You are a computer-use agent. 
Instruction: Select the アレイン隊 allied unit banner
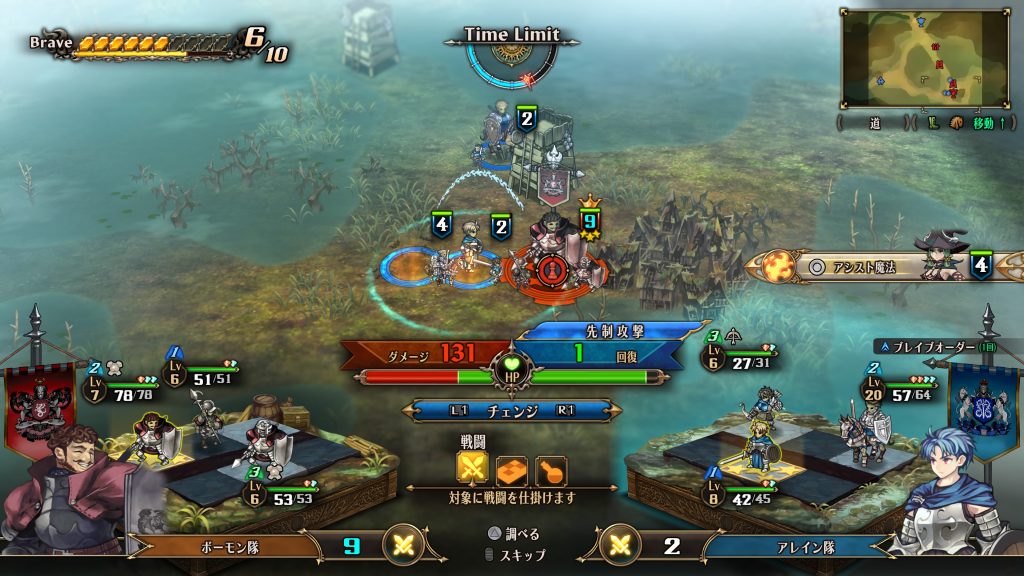point(790,546)
